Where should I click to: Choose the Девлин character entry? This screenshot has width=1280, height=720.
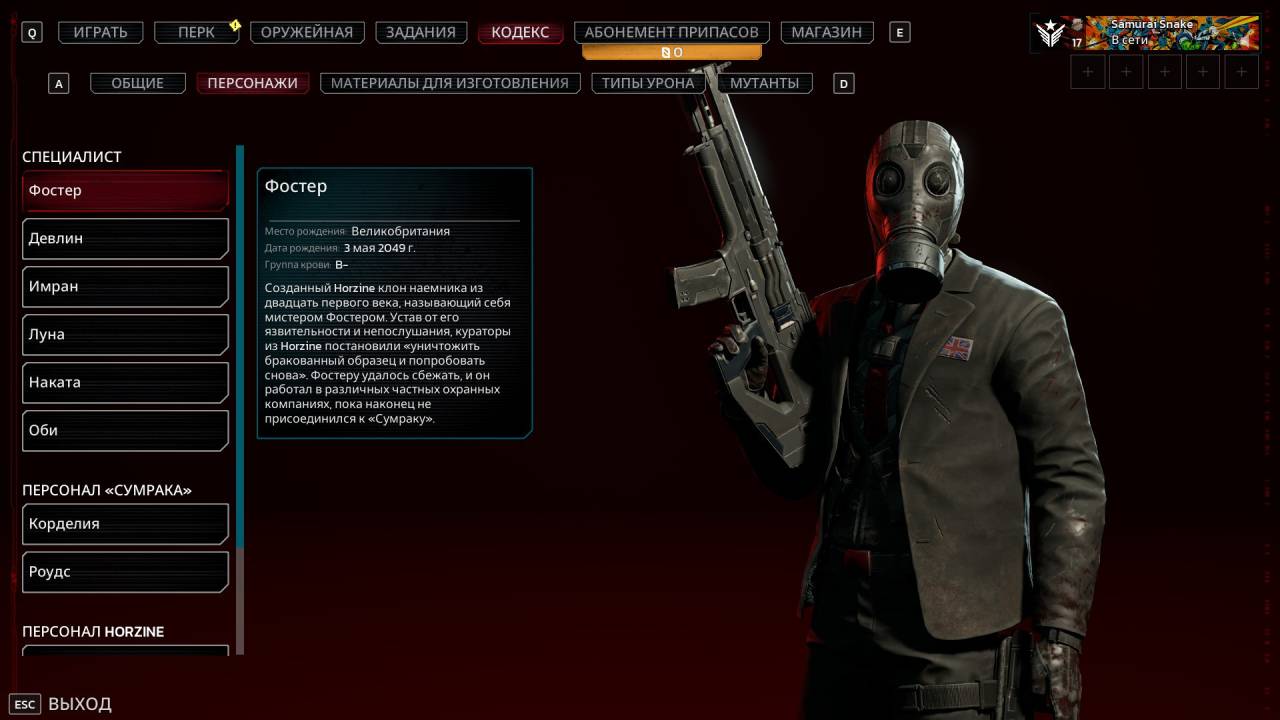125,238
